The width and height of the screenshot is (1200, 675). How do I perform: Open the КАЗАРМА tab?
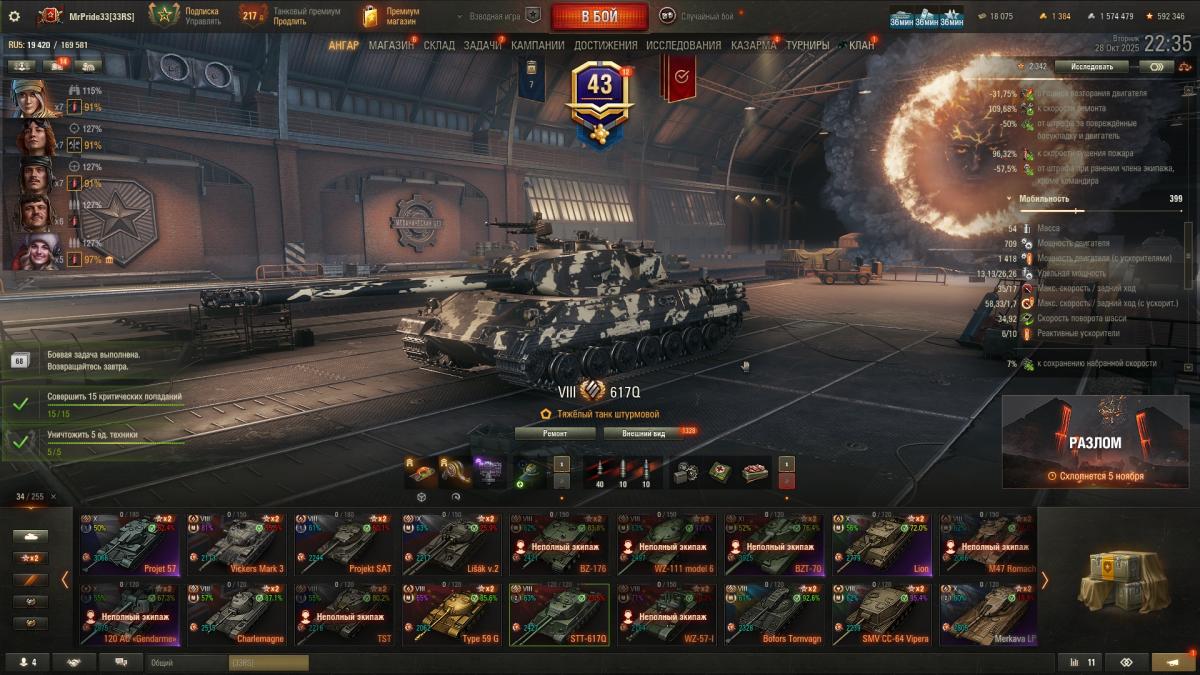pos(753,45)
